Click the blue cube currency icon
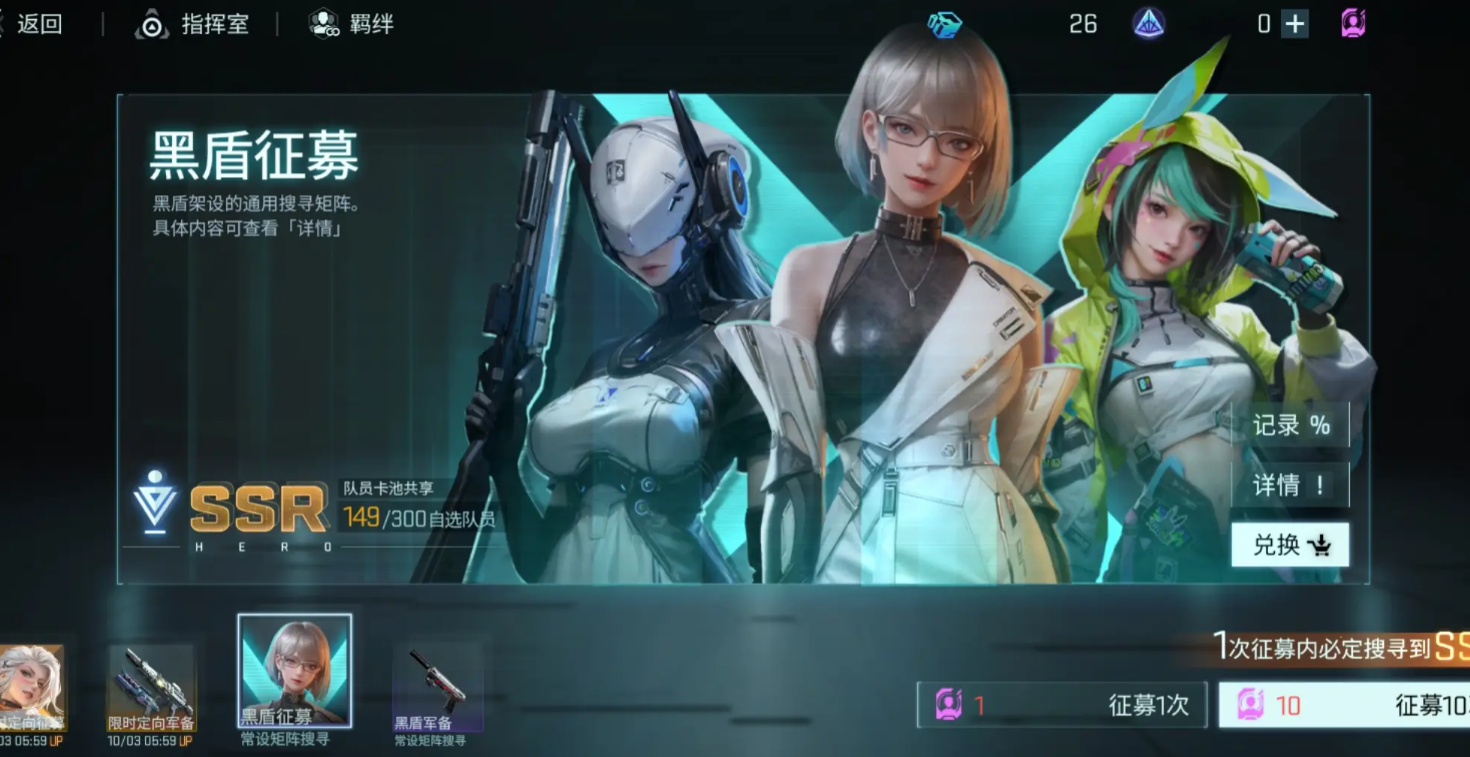Image resolution: width=1470 pixels, height=757 pixels. (944, 24)
